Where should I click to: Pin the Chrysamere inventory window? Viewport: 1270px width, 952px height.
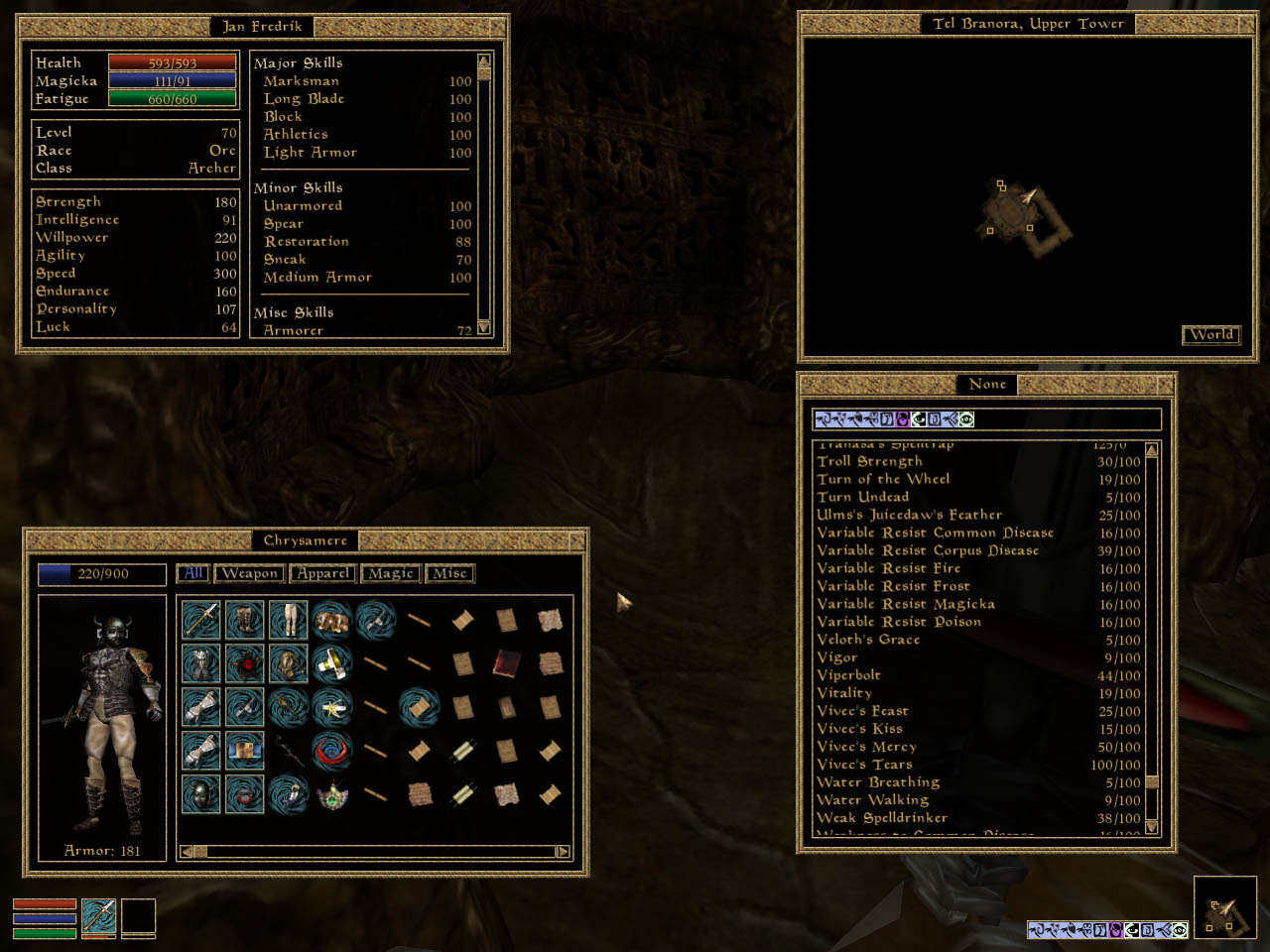[x=576, y=540]
